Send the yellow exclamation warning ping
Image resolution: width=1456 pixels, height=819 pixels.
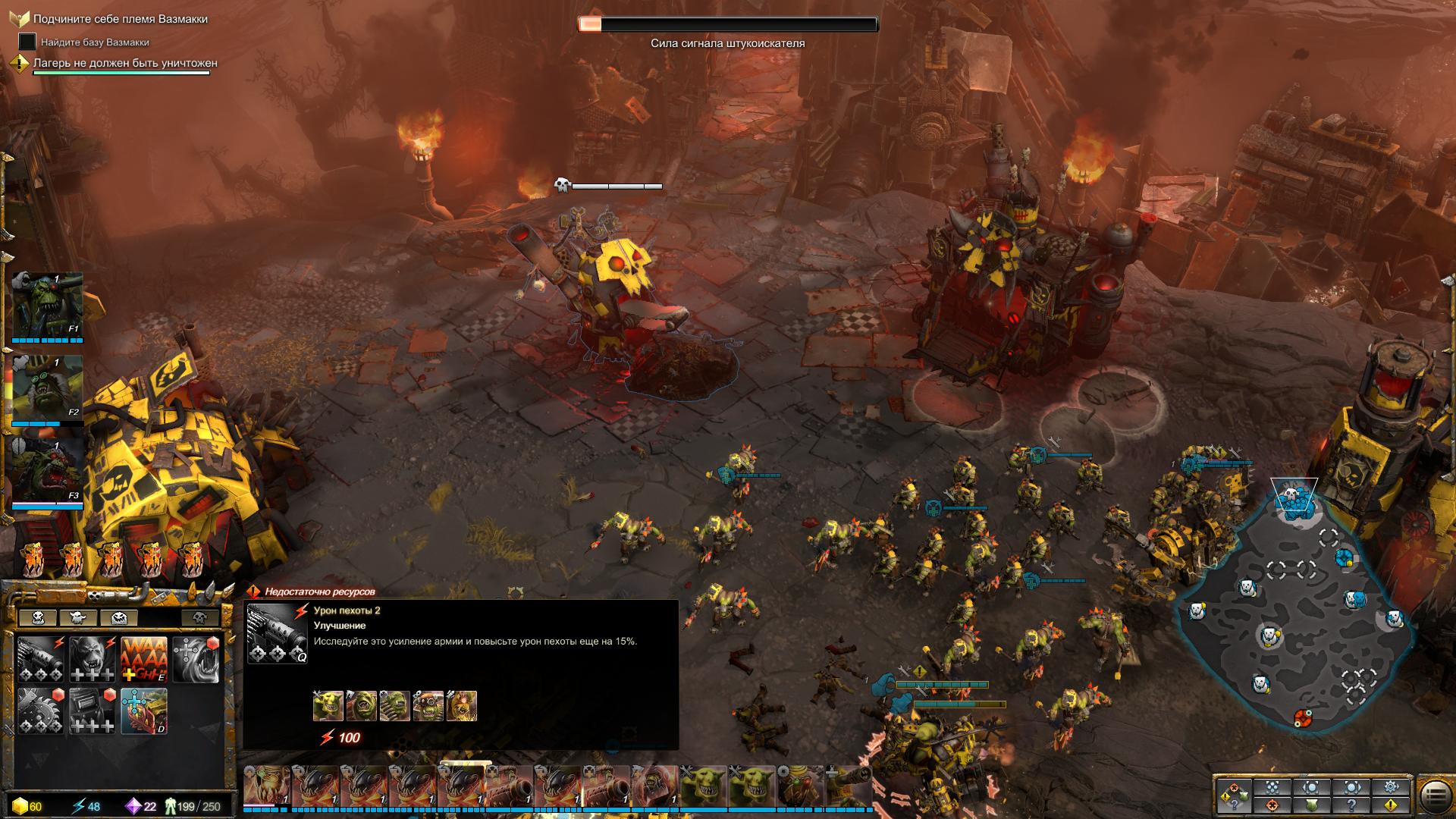(1391, 805)
